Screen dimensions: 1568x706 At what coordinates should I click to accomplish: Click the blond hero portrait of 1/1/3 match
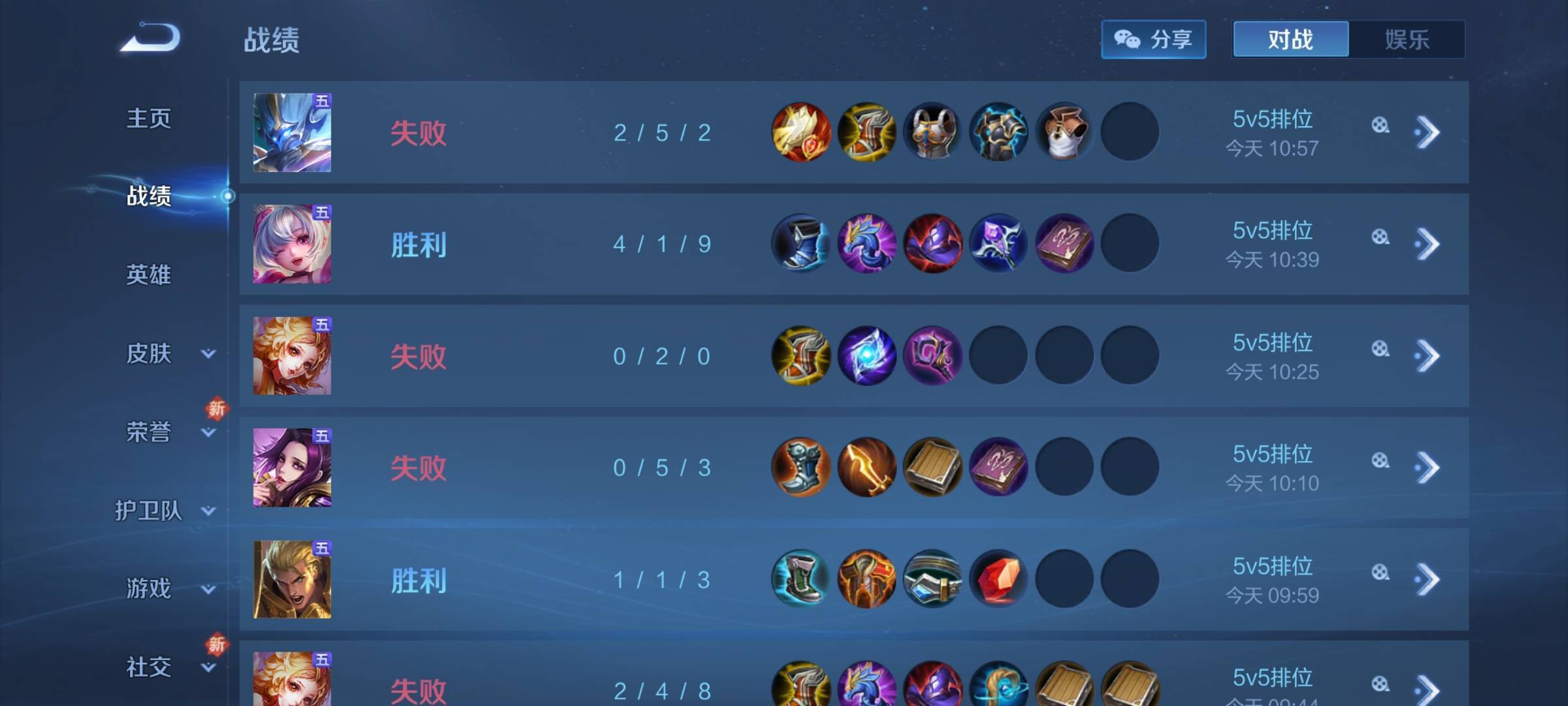[x=292, y=580]
